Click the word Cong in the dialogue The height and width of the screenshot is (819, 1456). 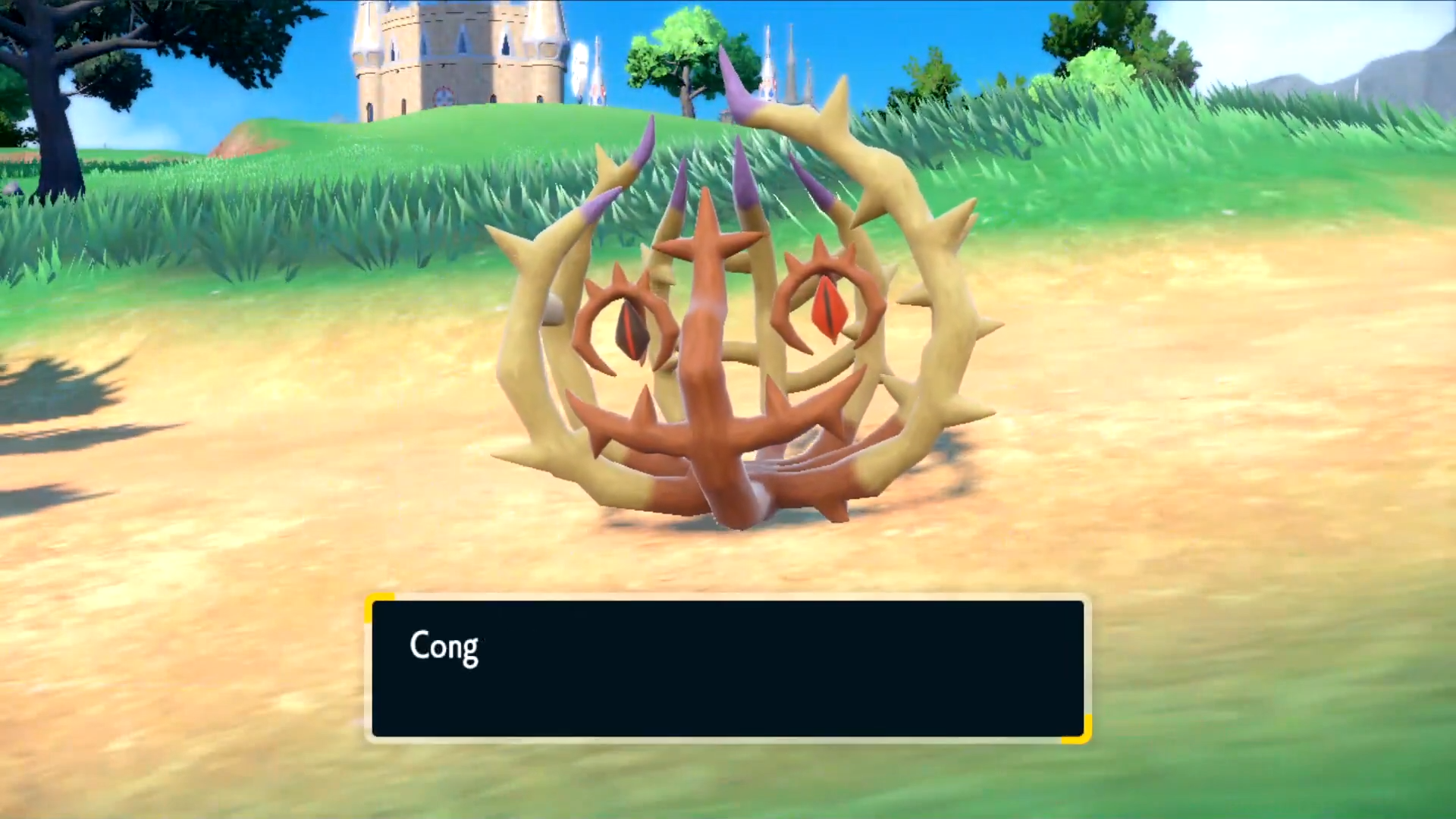(x=444, y=647)
